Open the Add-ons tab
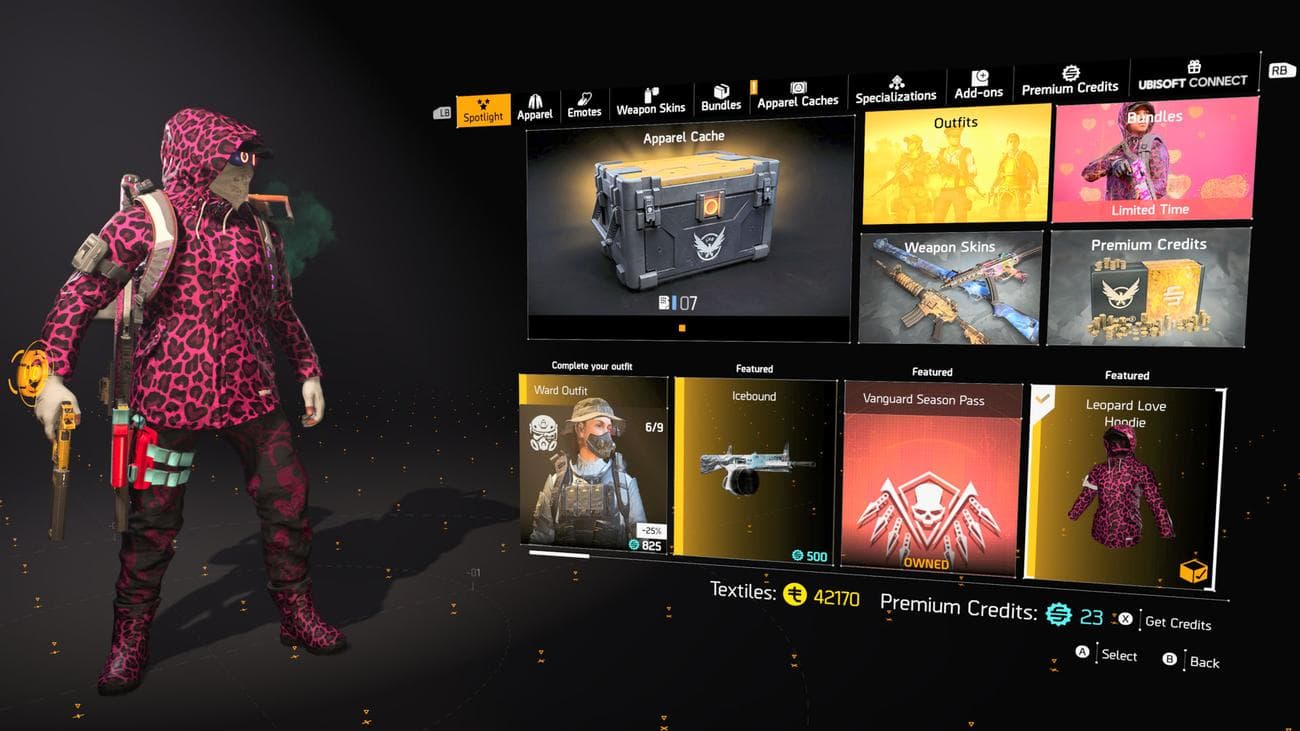This screenshot has height=731, width=1300. coord(979,86)
